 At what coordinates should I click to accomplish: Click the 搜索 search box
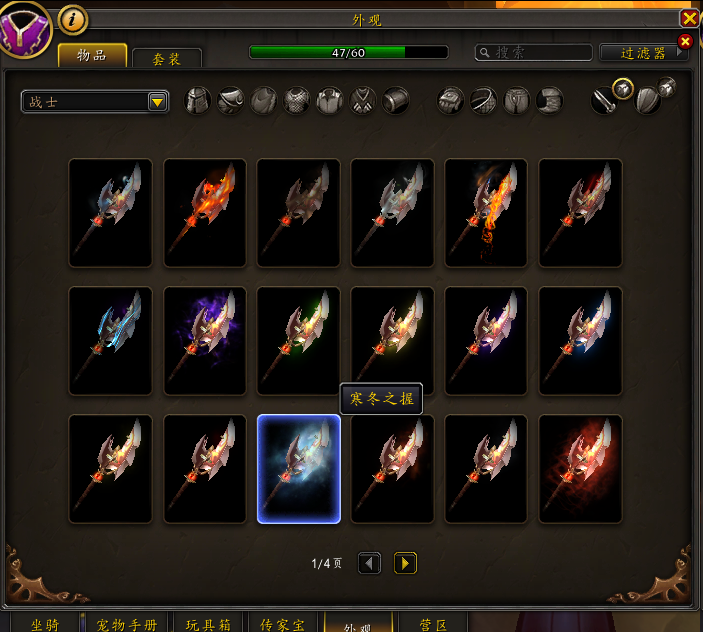(x=534, y=52)
